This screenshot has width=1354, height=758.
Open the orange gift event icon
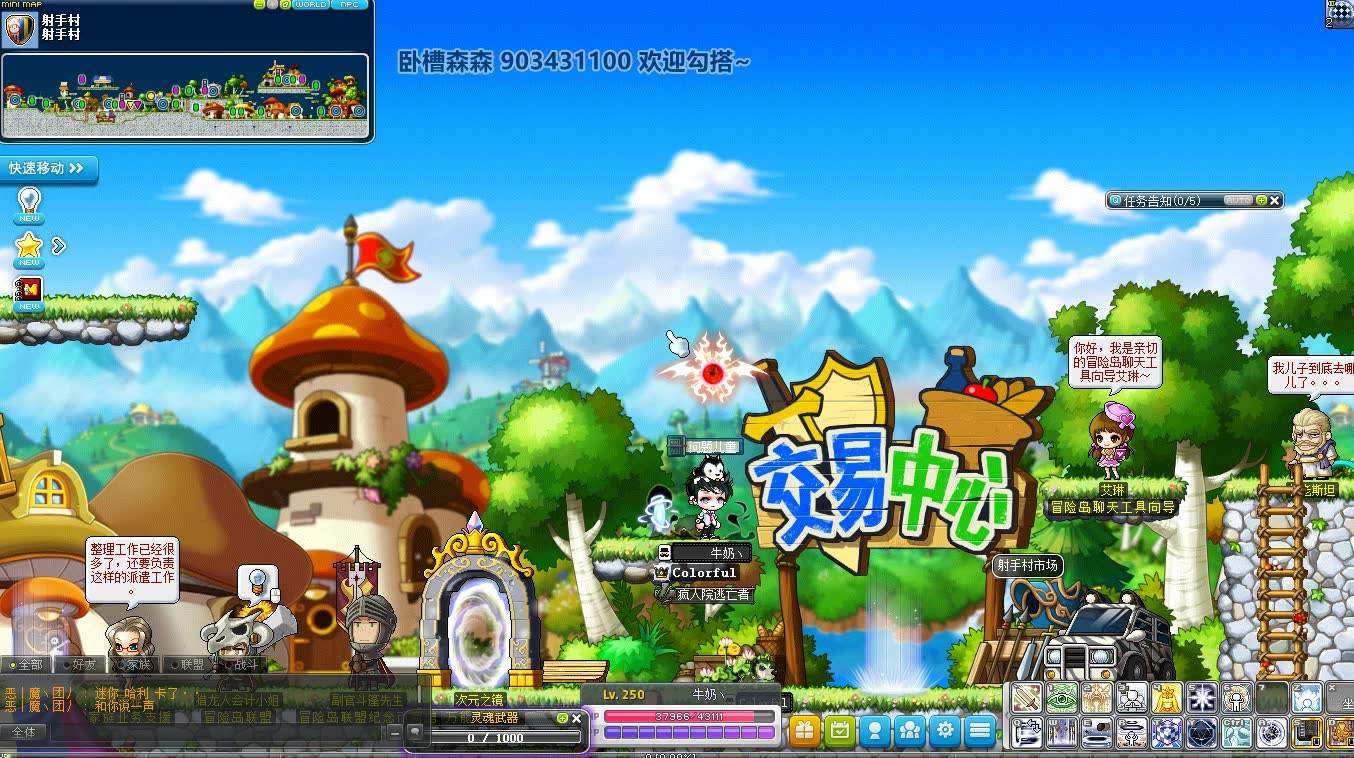805,731
